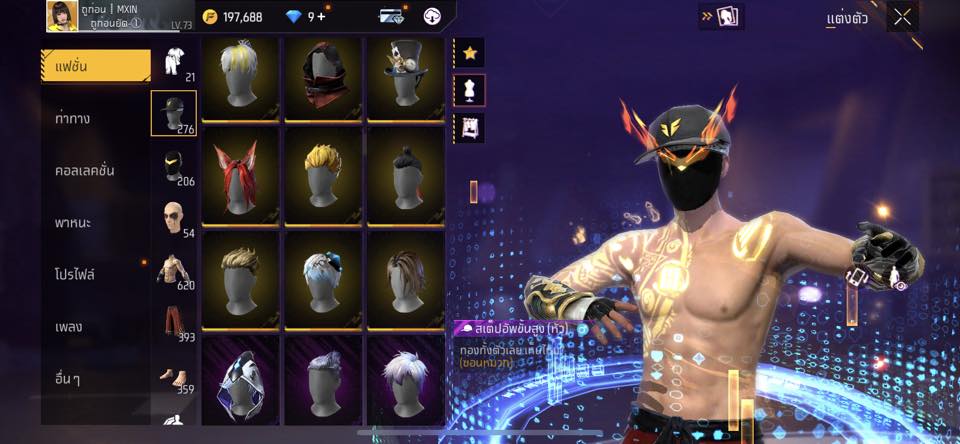Open the แฟชั่น (Fashion) category
The height and width of the screenshot is (444, 960).
point(95,67)
